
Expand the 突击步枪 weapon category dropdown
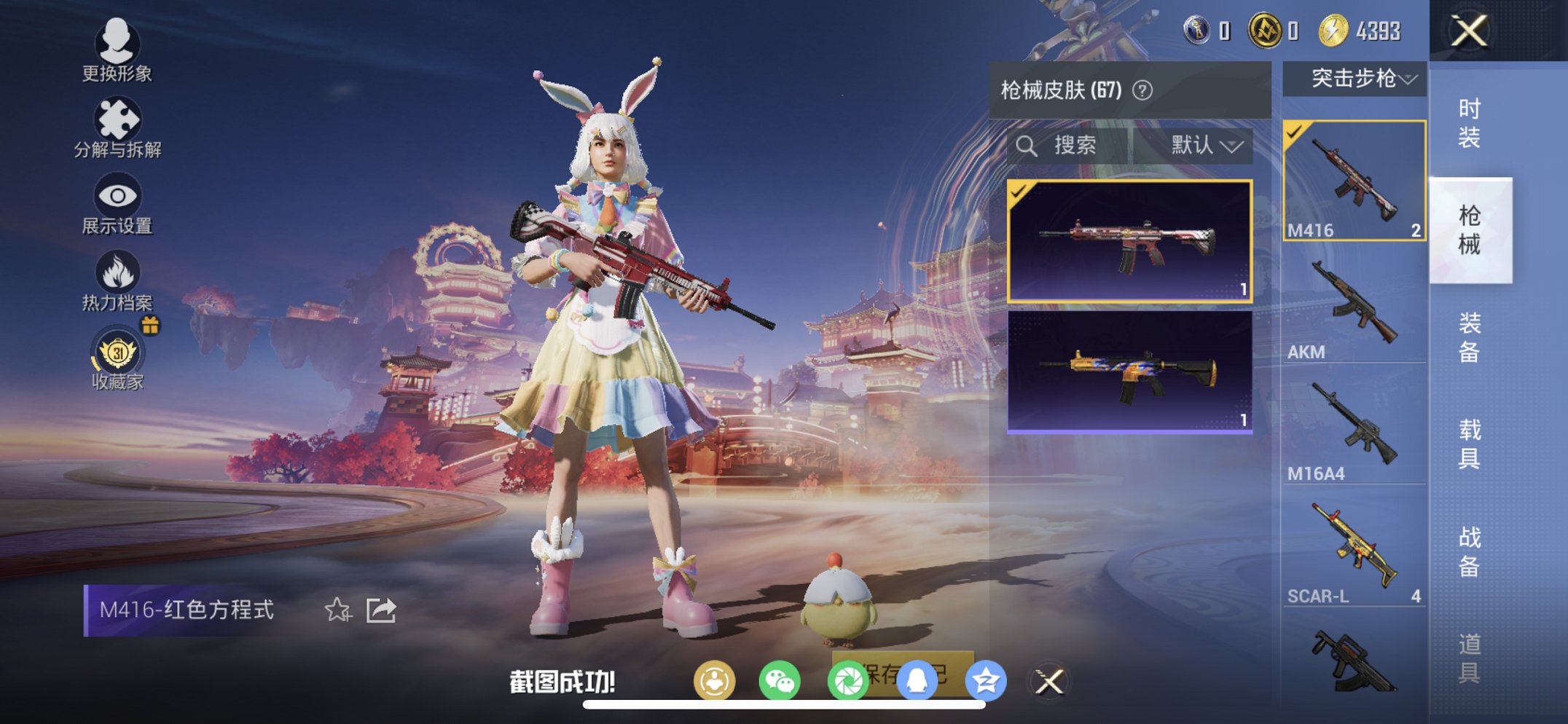1354,80
